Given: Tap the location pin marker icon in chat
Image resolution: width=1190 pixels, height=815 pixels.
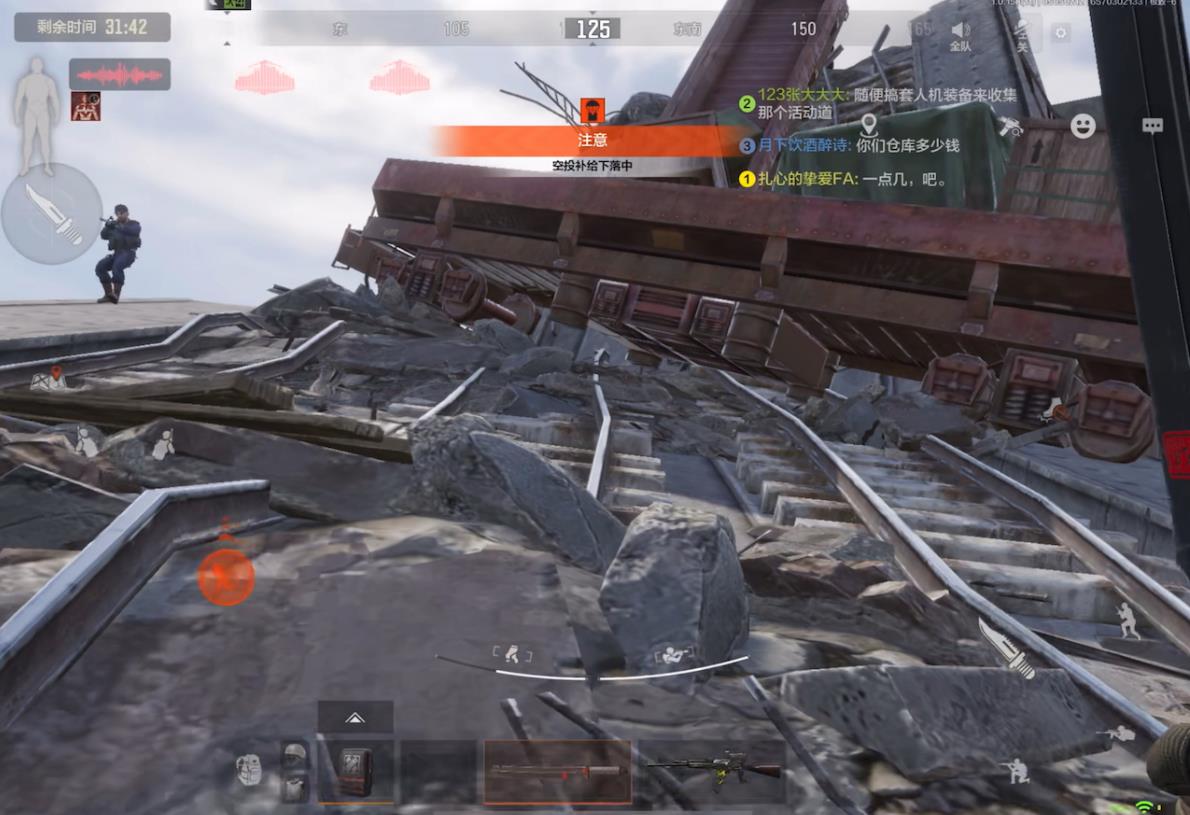Looking at the screenshot, I should (x=868, y=126).
